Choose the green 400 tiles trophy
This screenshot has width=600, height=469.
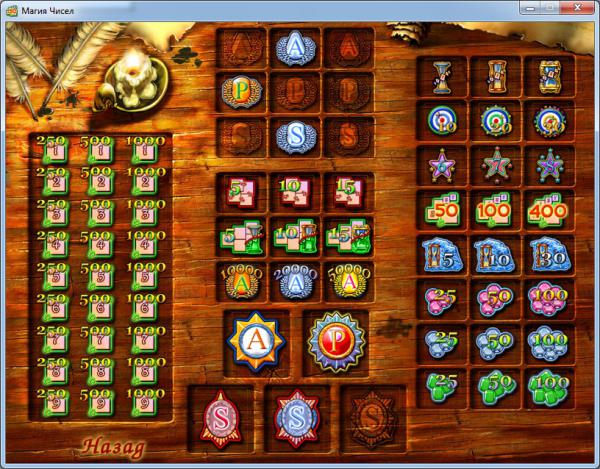point(550,212)
